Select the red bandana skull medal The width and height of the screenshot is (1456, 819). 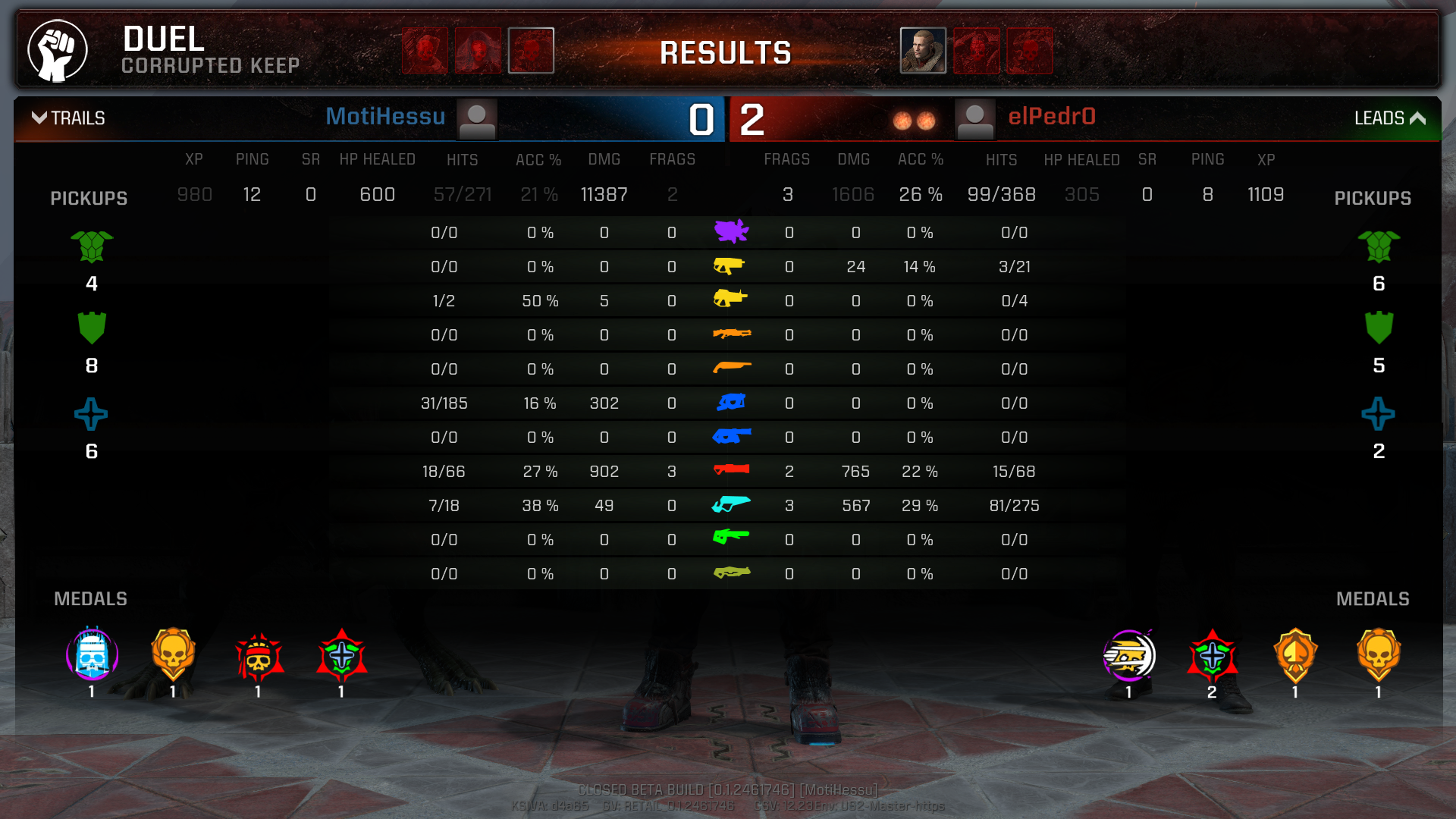point(259,657)
